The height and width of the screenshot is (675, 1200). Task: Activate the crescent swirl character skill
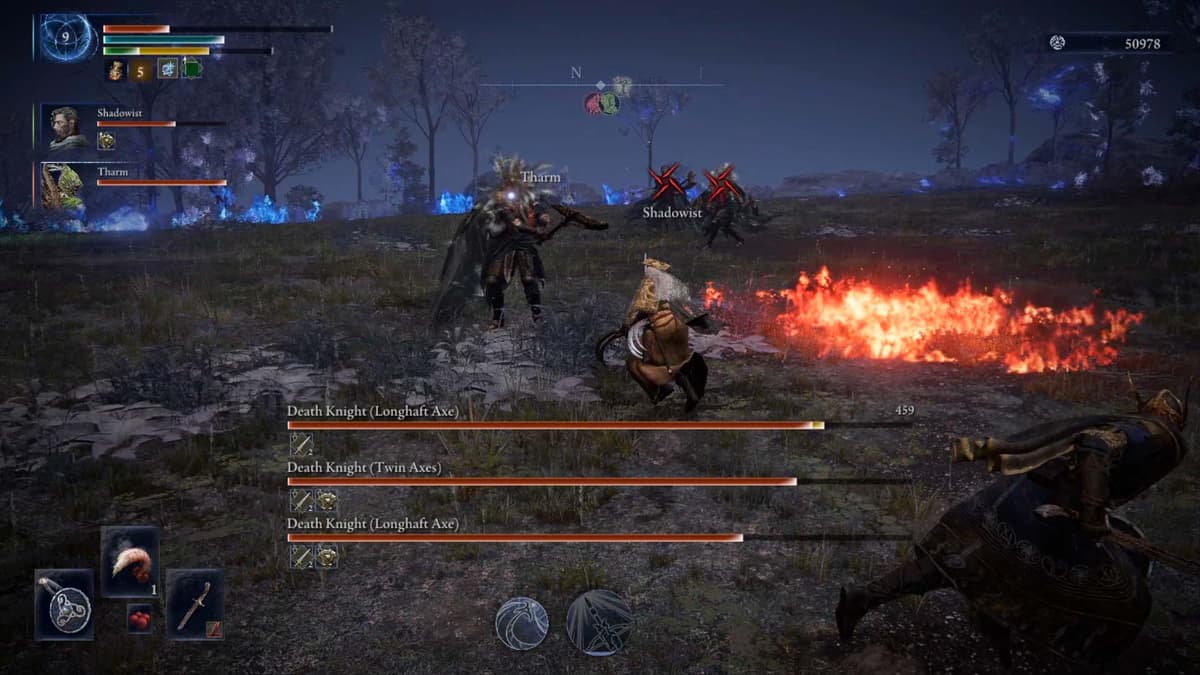tap(522, 622)
